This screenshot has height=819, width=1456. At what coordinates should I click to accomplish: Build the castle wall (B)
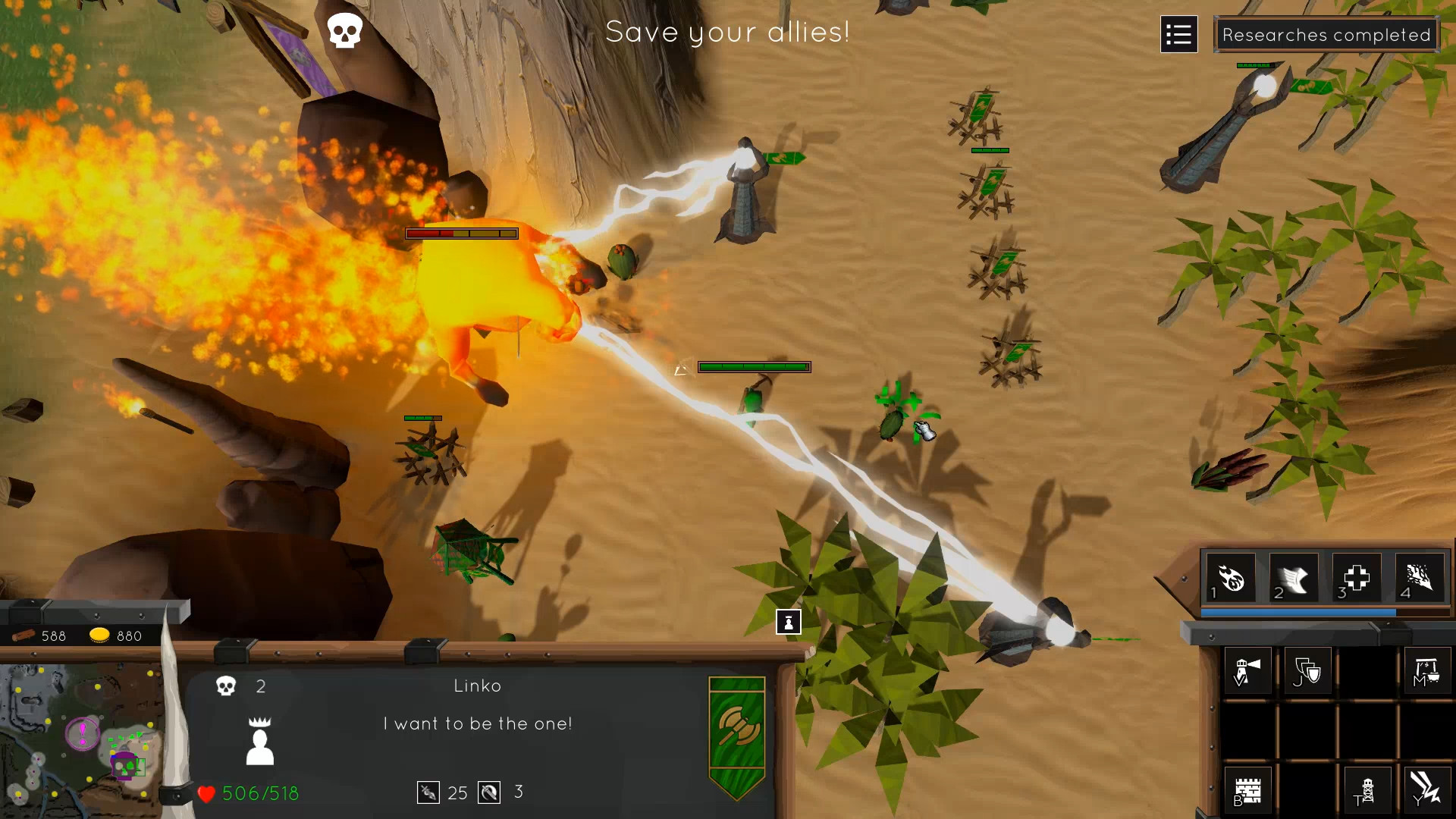click(1248, 790)
